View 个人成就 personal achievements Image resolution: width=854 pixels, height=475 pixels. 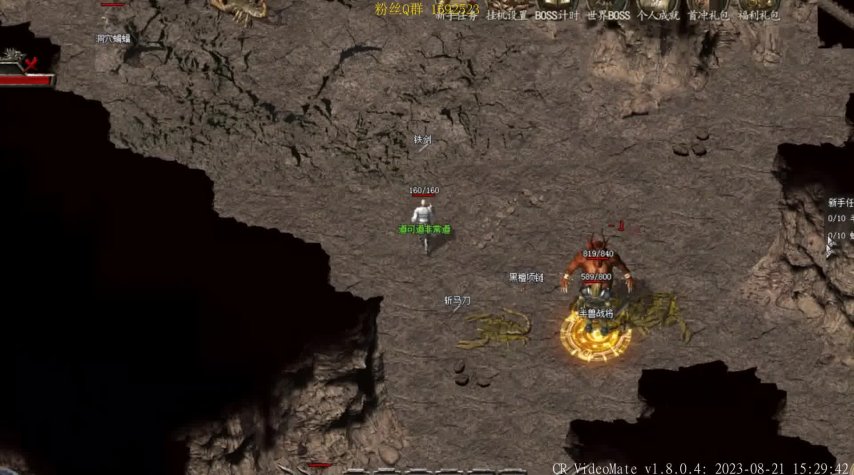pos(659,15)
